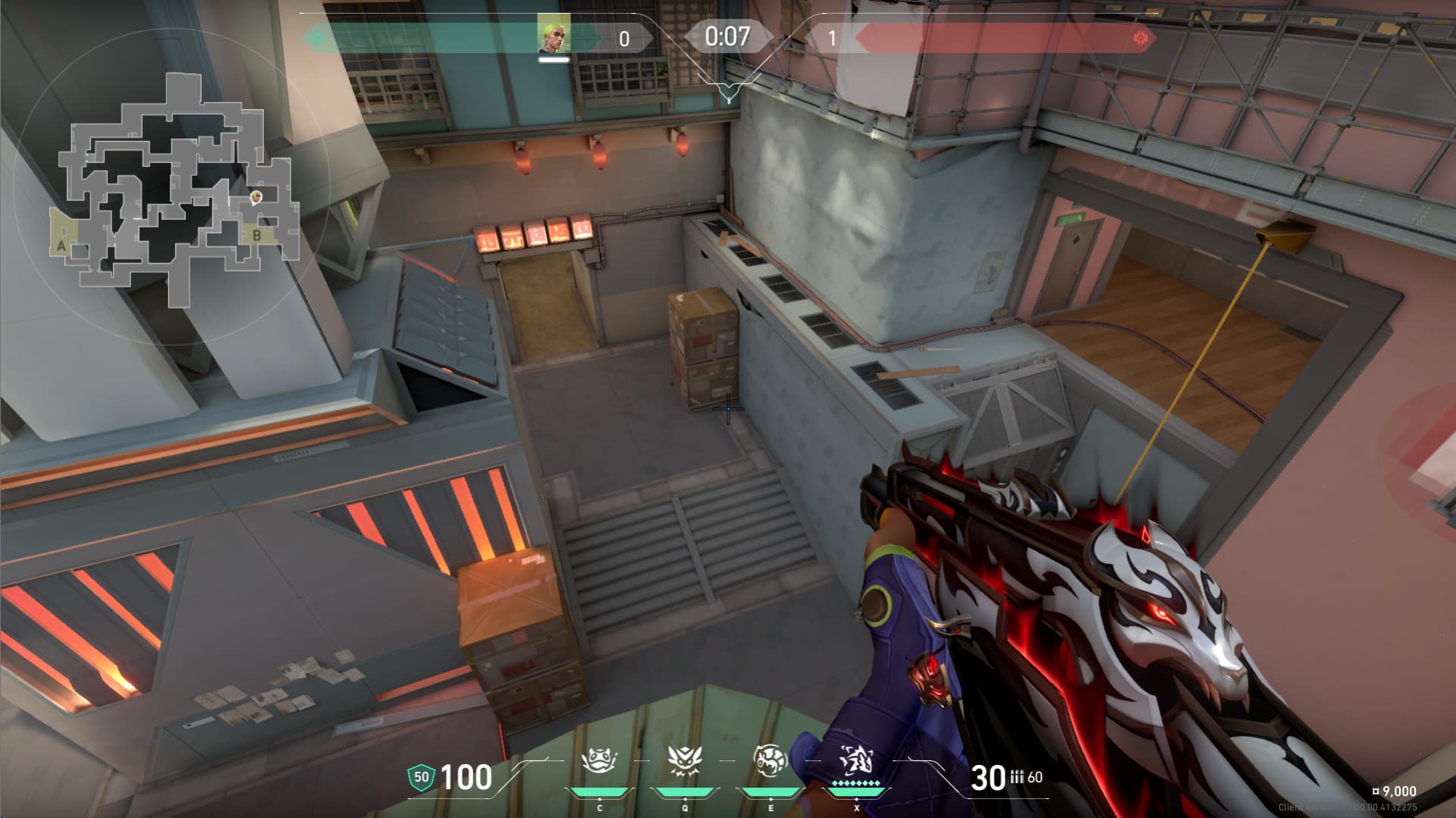The width and height of the screenshot is (1456, 818).
Task: Trigger the Dizzy ability icon
Action: tap(770, 760)
